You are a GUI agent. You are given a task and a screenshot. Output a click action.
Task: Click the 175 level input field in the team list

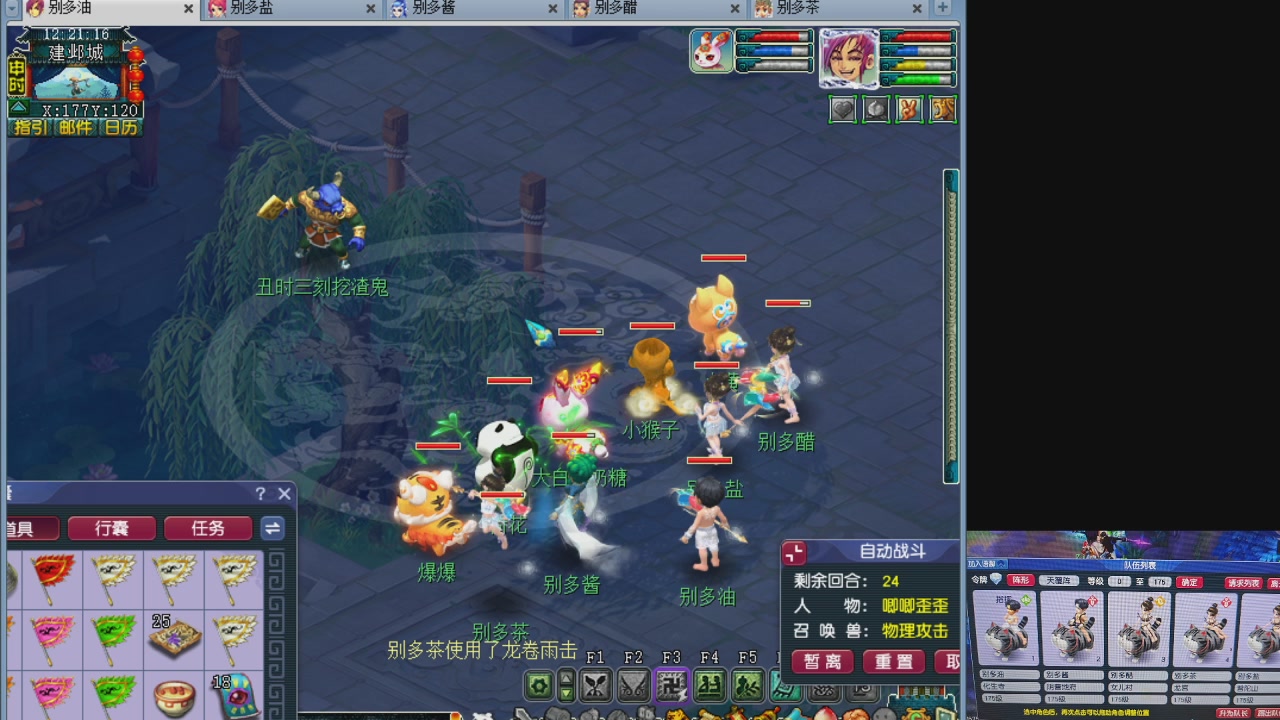pyautogui.click(x=1159, y=581)
